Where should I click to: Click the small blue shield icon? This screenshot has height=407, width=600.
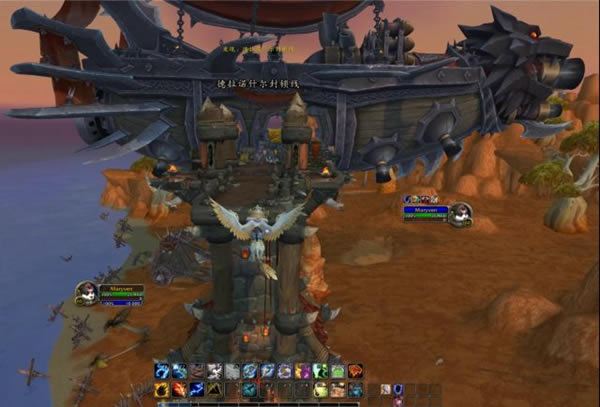(398, 389)
